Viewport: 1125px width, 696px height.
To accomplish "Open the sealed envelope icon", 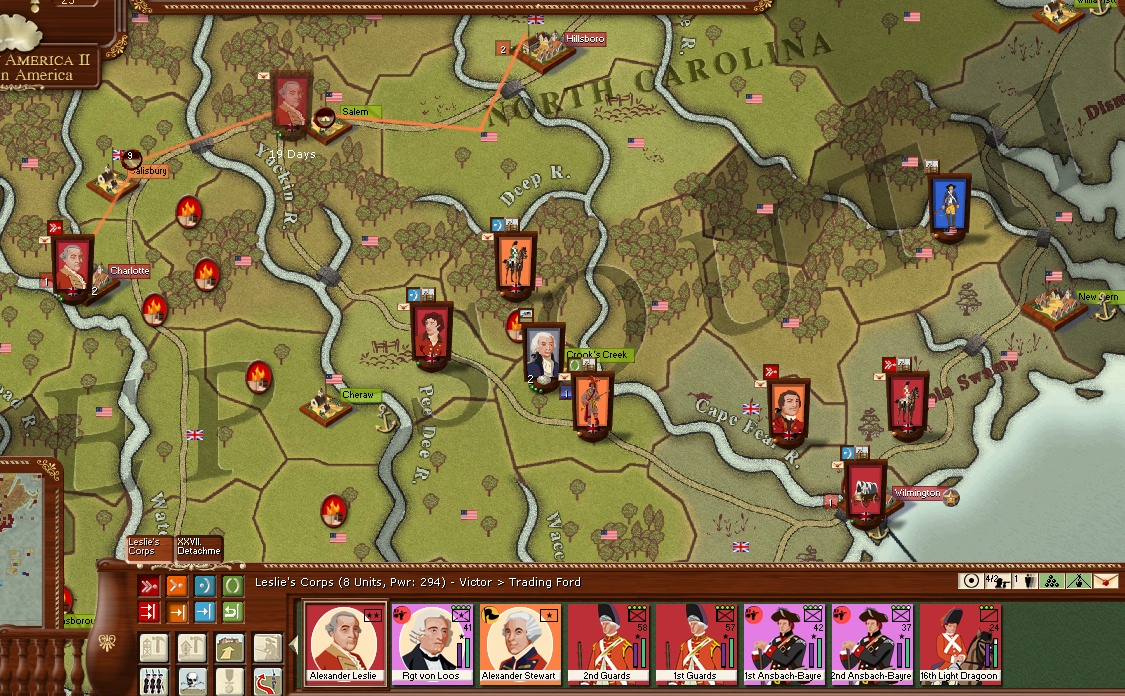I will click(1105, 581).
